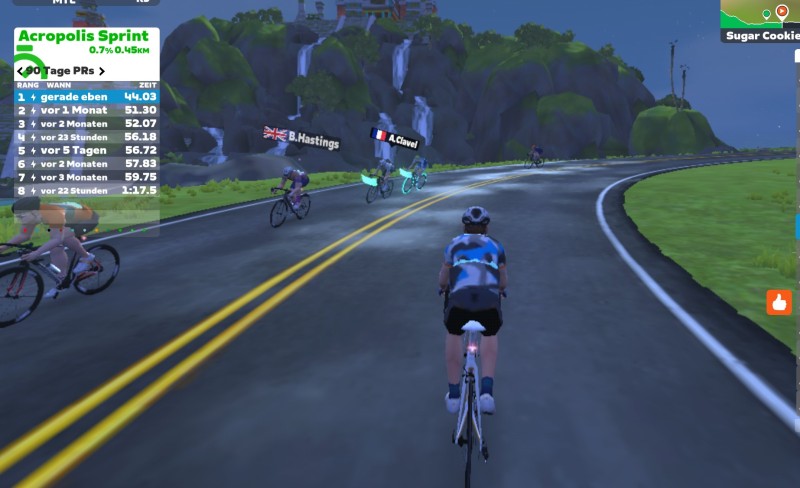Viewport: 800px width, 488px height.
Task: Give a Ride On with the thumbs-up button
Action: pos(779,302)
